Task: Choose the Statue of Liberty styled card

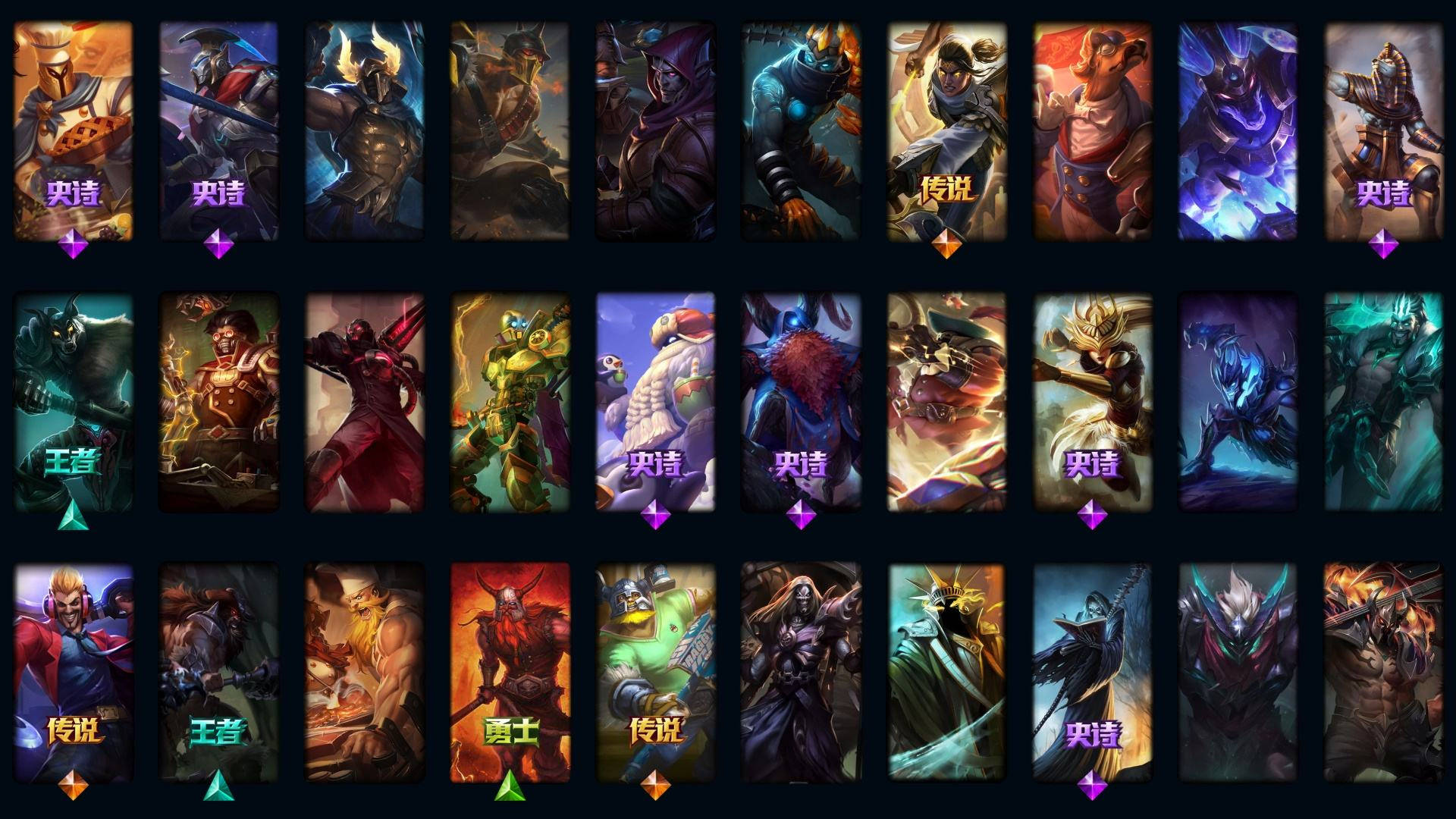Action: click(x=946, y=672)
